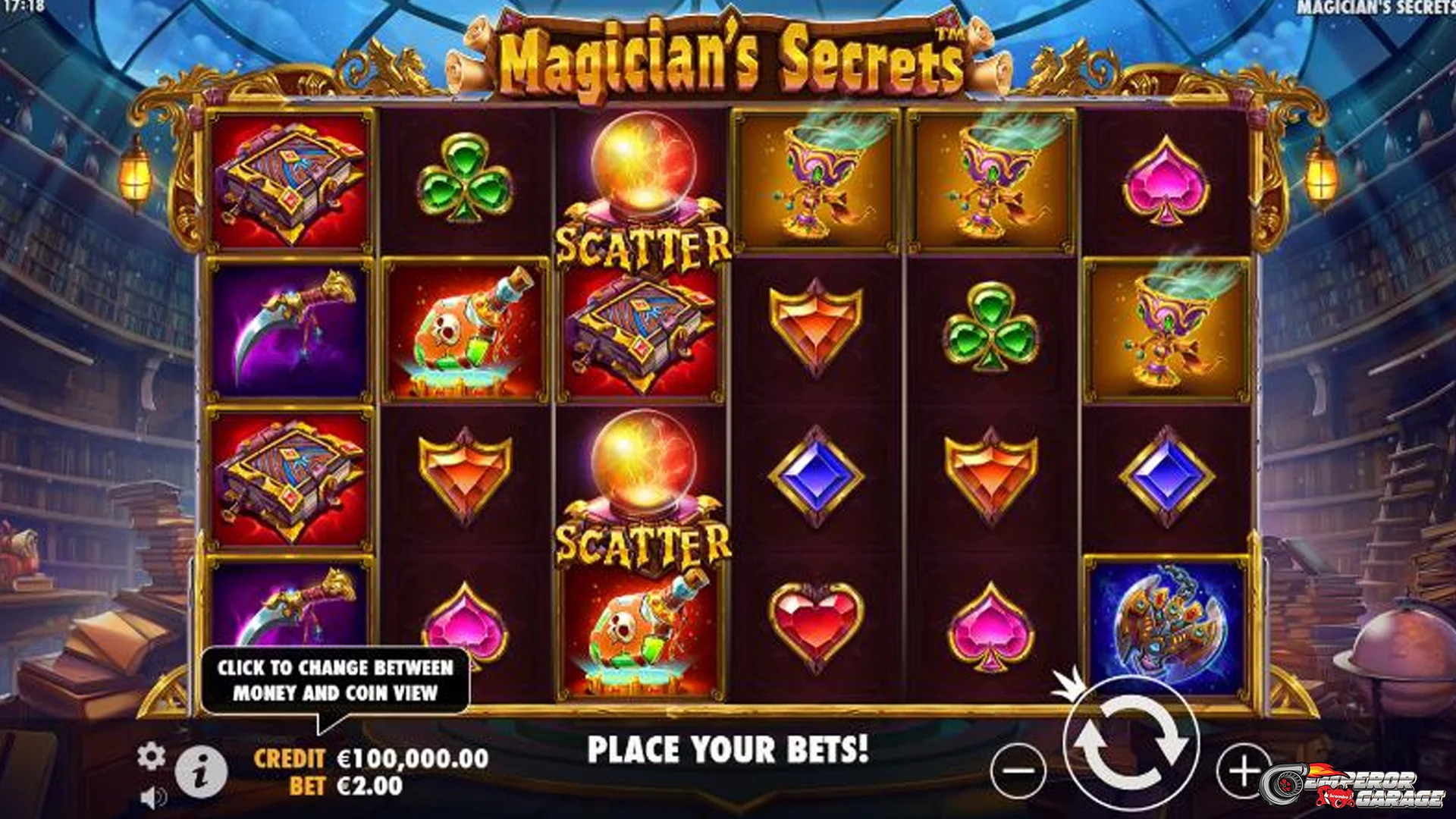Click the green clover symbol on reel five

click(x=991, y=326)
